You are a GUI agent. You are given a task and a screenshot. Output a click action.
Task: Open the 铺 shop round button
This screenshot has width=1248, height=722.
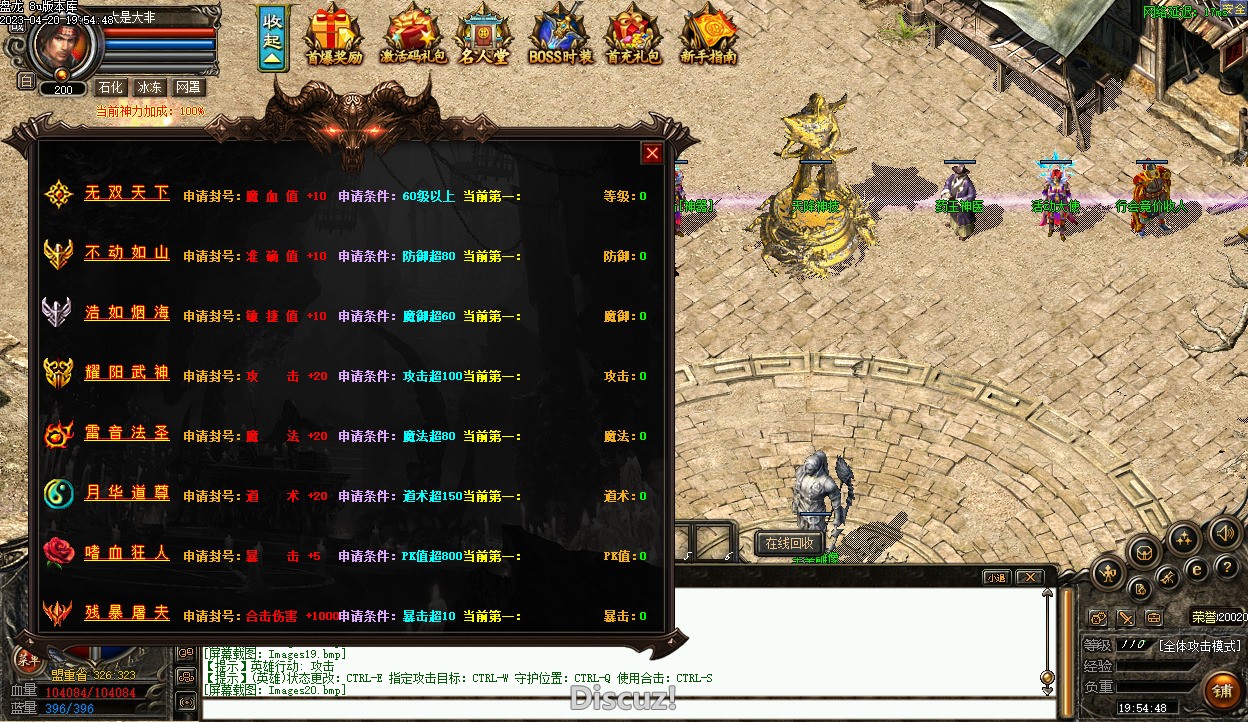1221,690
